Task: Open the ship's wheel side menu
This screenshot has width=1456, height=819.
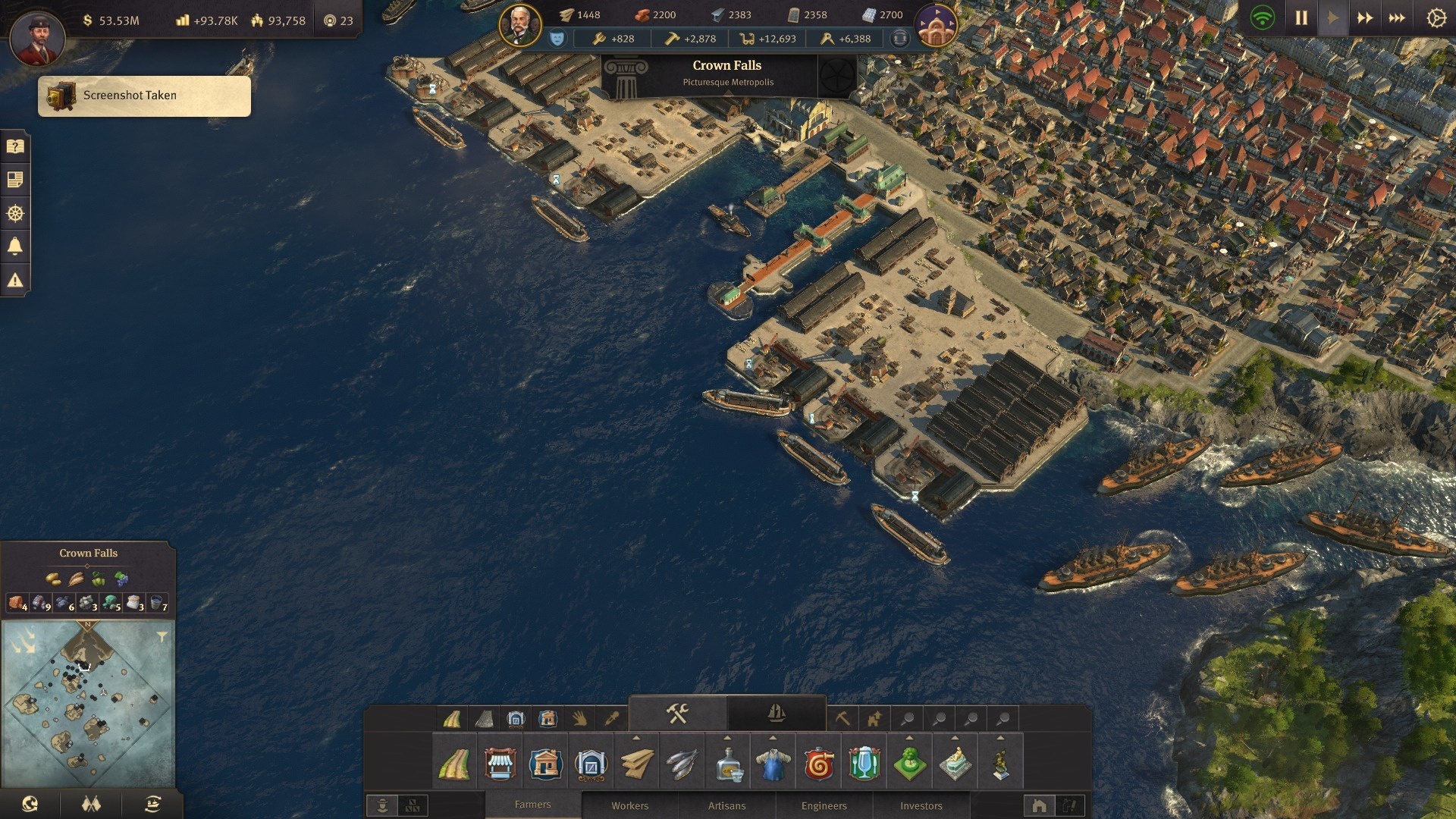Action: click(15, 213)
